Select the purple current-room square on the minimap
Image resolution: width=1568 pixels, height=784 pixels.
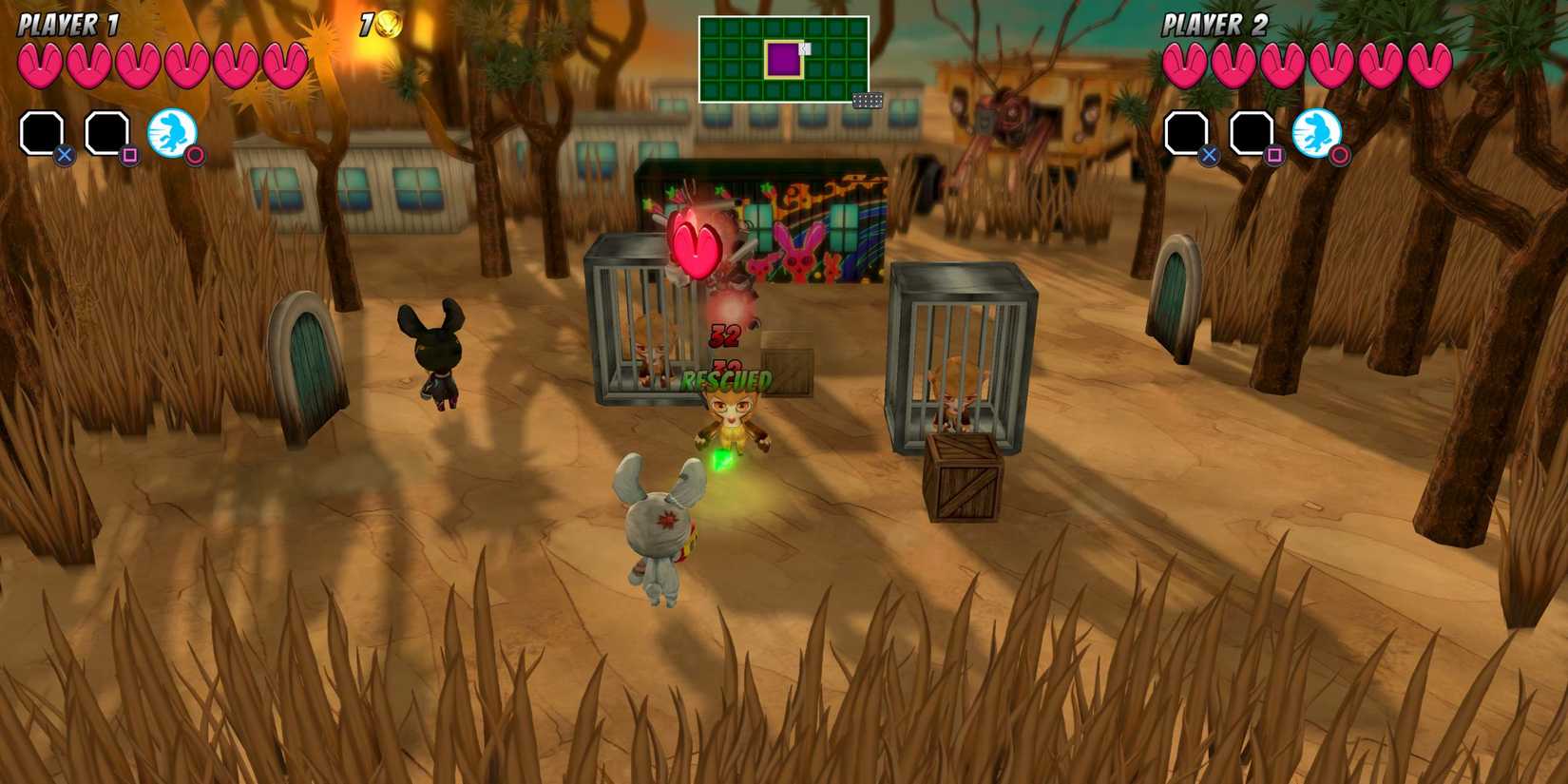tap(783, 59)
